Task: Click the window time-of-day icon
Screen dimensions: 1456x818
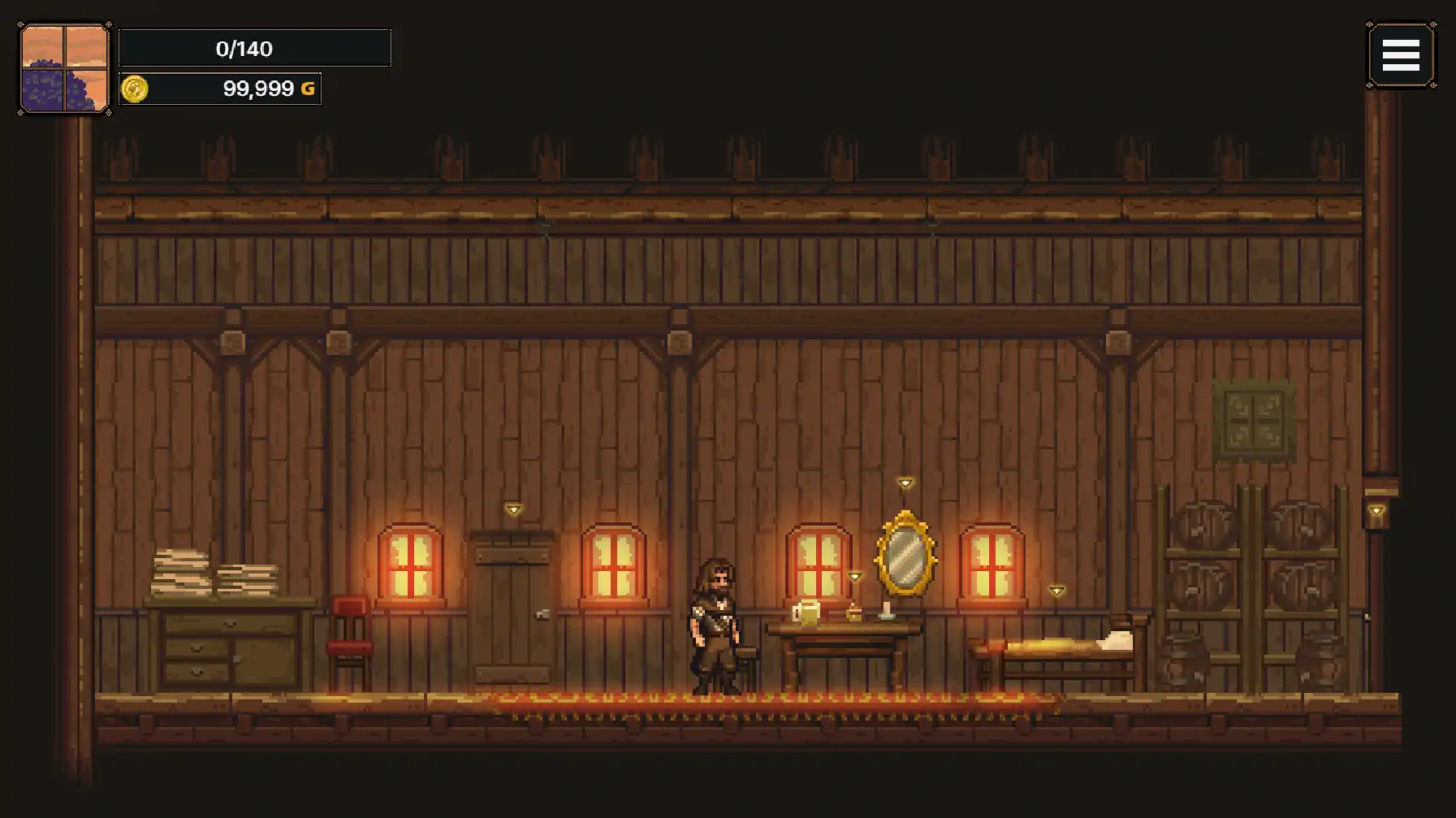Action: click(64, 68)
